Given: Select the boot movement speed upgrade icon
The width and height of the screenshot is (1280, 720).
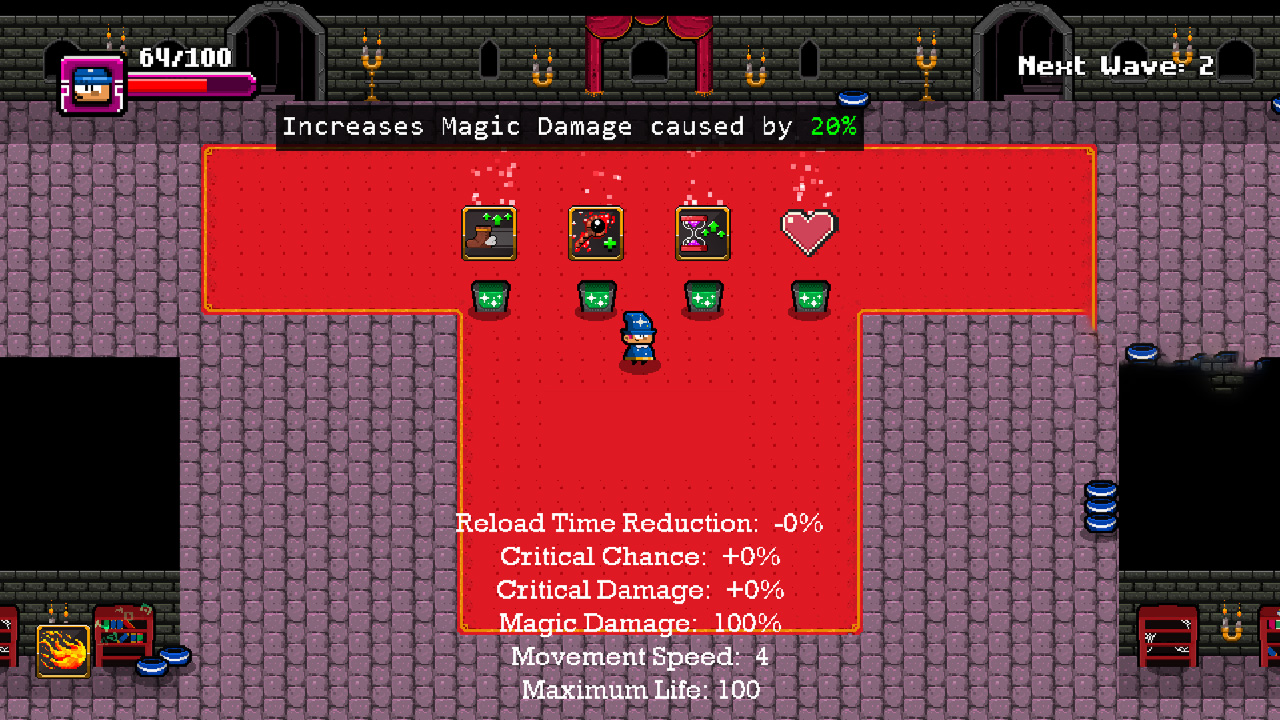Looking at the screenshot, I should tap(489, 233).
